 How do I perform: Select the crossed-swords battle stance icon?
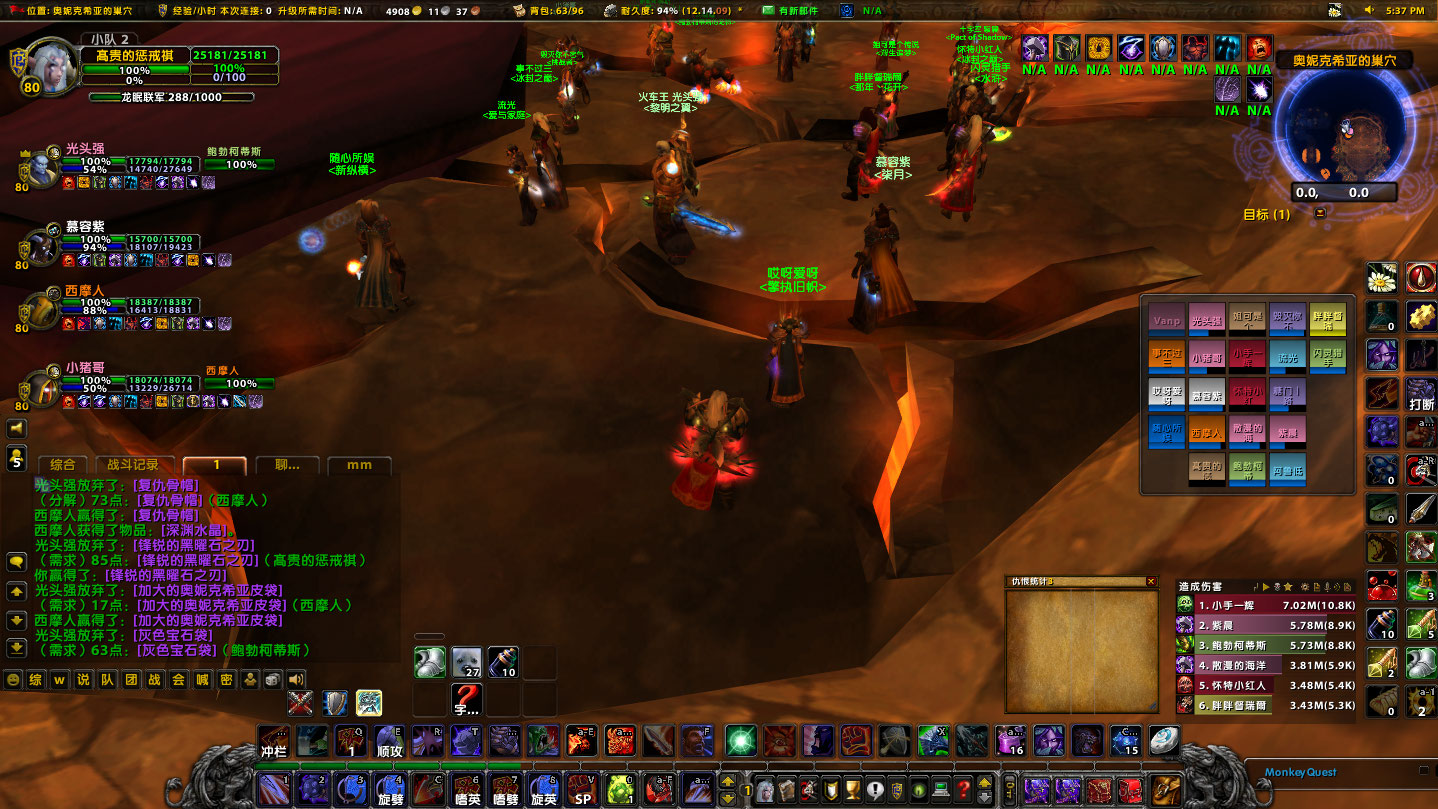coord(300,701)
